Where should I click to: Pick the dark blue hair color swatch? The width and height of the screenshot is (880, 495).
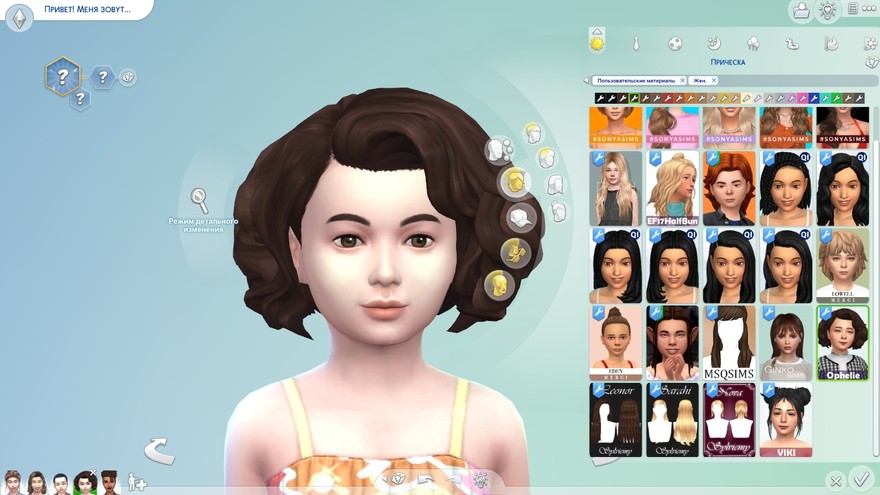pyautogui.click(x=812, y=98)
